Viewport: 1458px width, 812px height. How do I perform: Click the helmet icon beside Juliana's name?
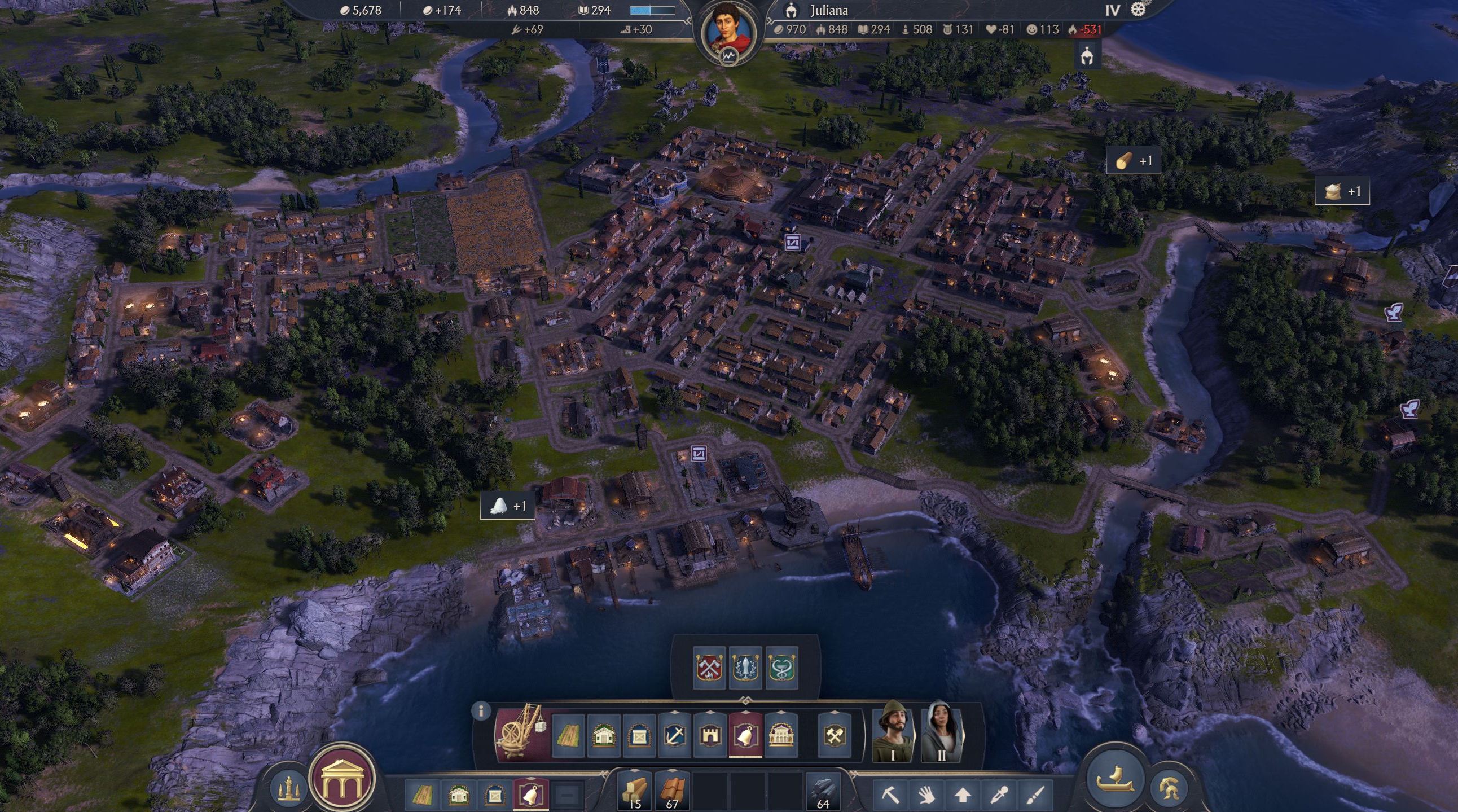[x=791, y=10]
